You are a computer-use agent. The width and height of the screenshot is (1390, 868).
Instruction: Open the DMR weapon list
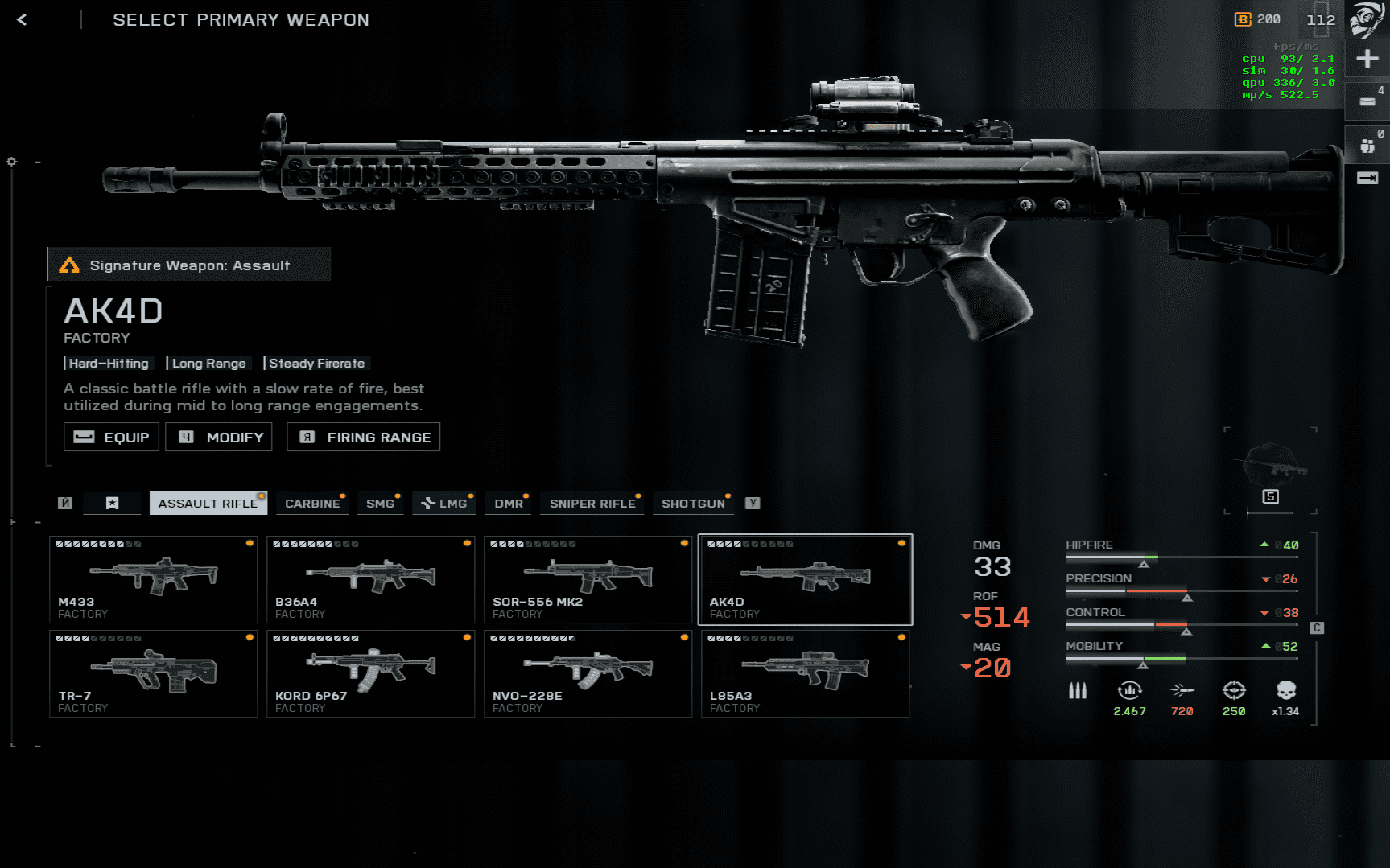pyautogui.click(x=507, y=503)
